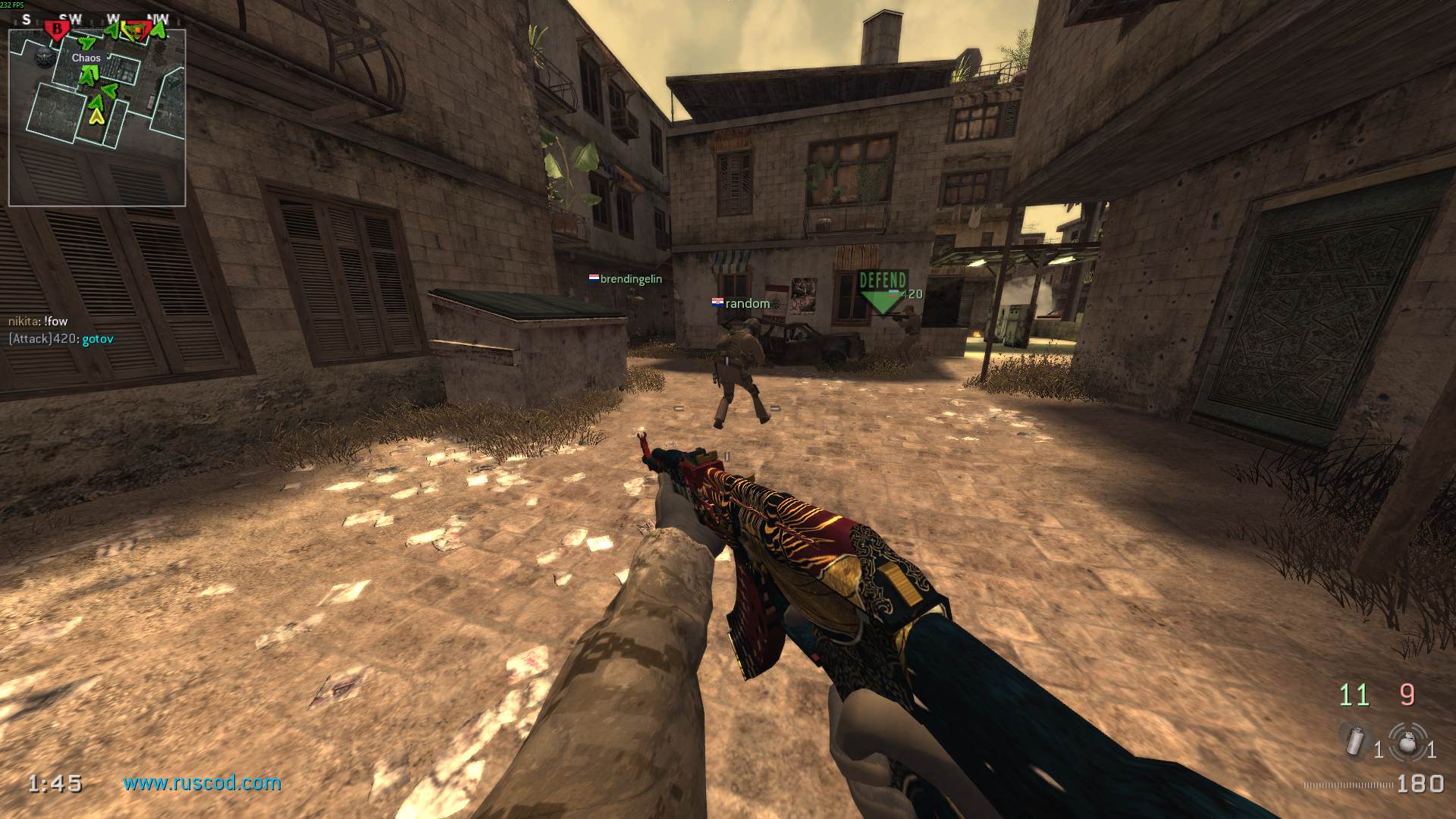1456x819 pixels.
Task: Click the Croatian flag beside random's name
Action: [x=716, y=303]
